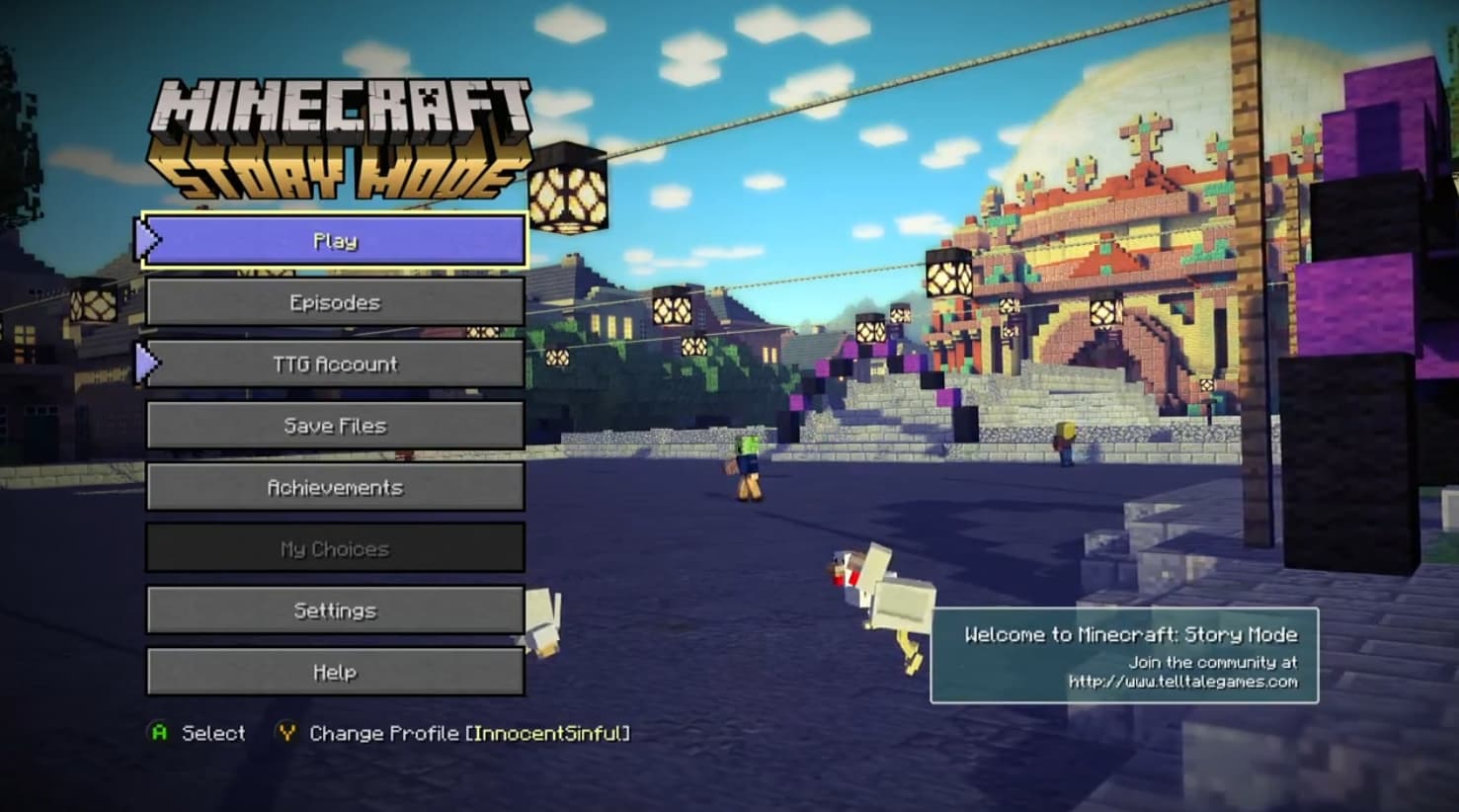Open the Save Files menu
The image size is (1459, 812).
coord(335,425)
